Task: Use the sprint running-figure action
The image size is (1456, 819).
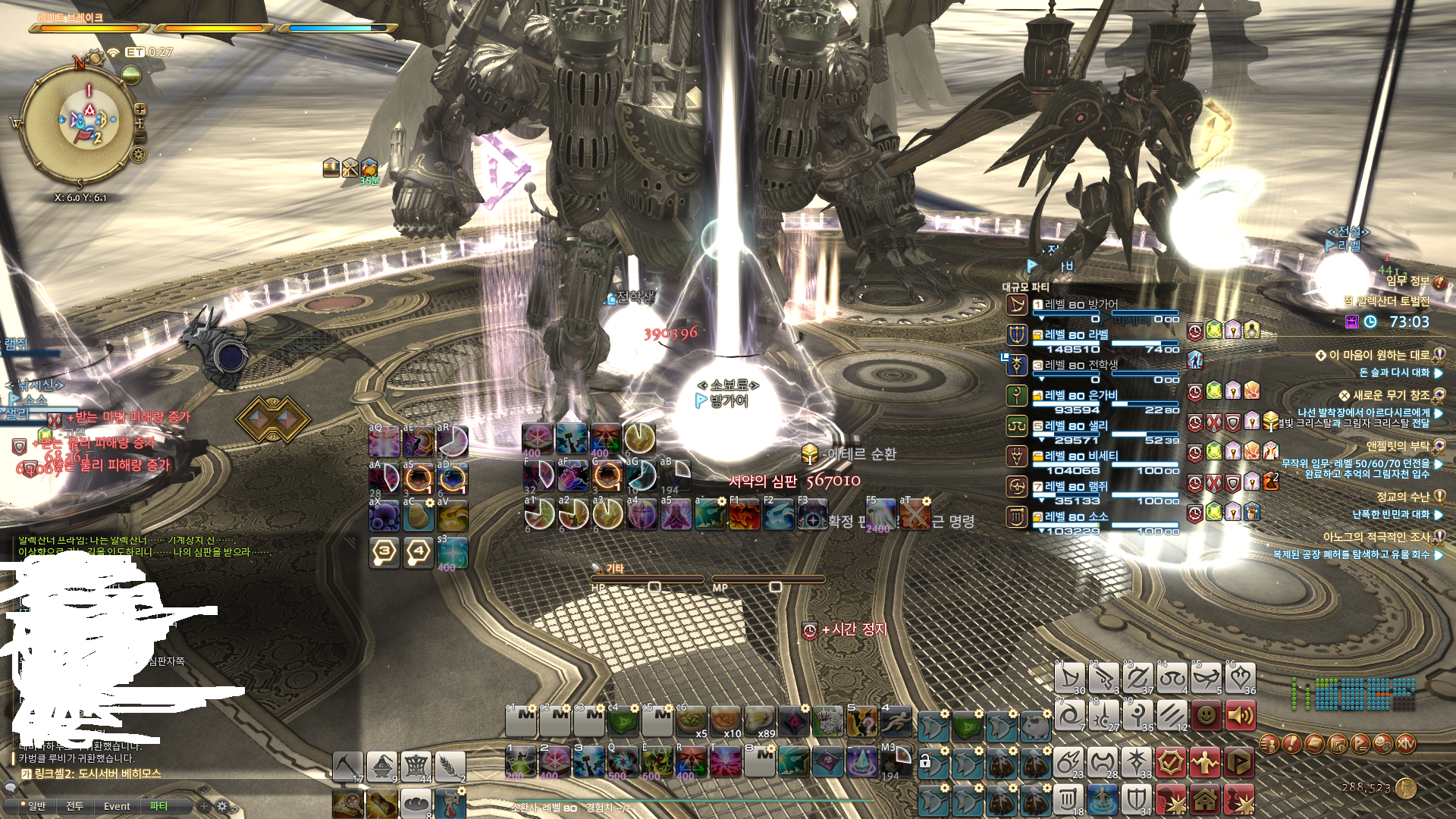Action: click(x=896, y=722)
